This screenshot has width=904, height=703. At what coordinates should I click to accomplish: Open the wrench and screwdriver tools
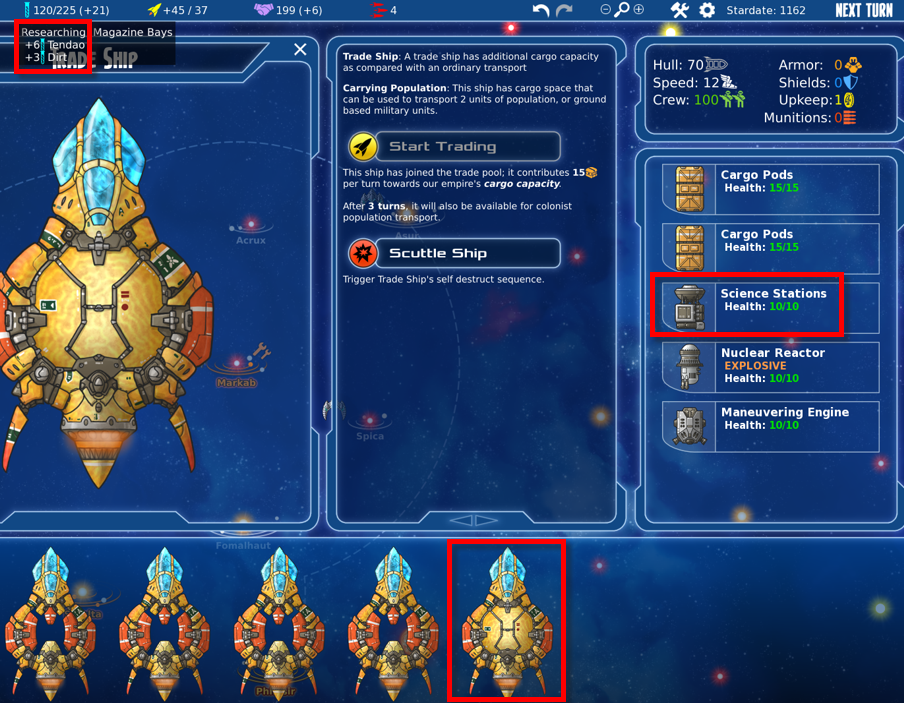pos(680,10)
